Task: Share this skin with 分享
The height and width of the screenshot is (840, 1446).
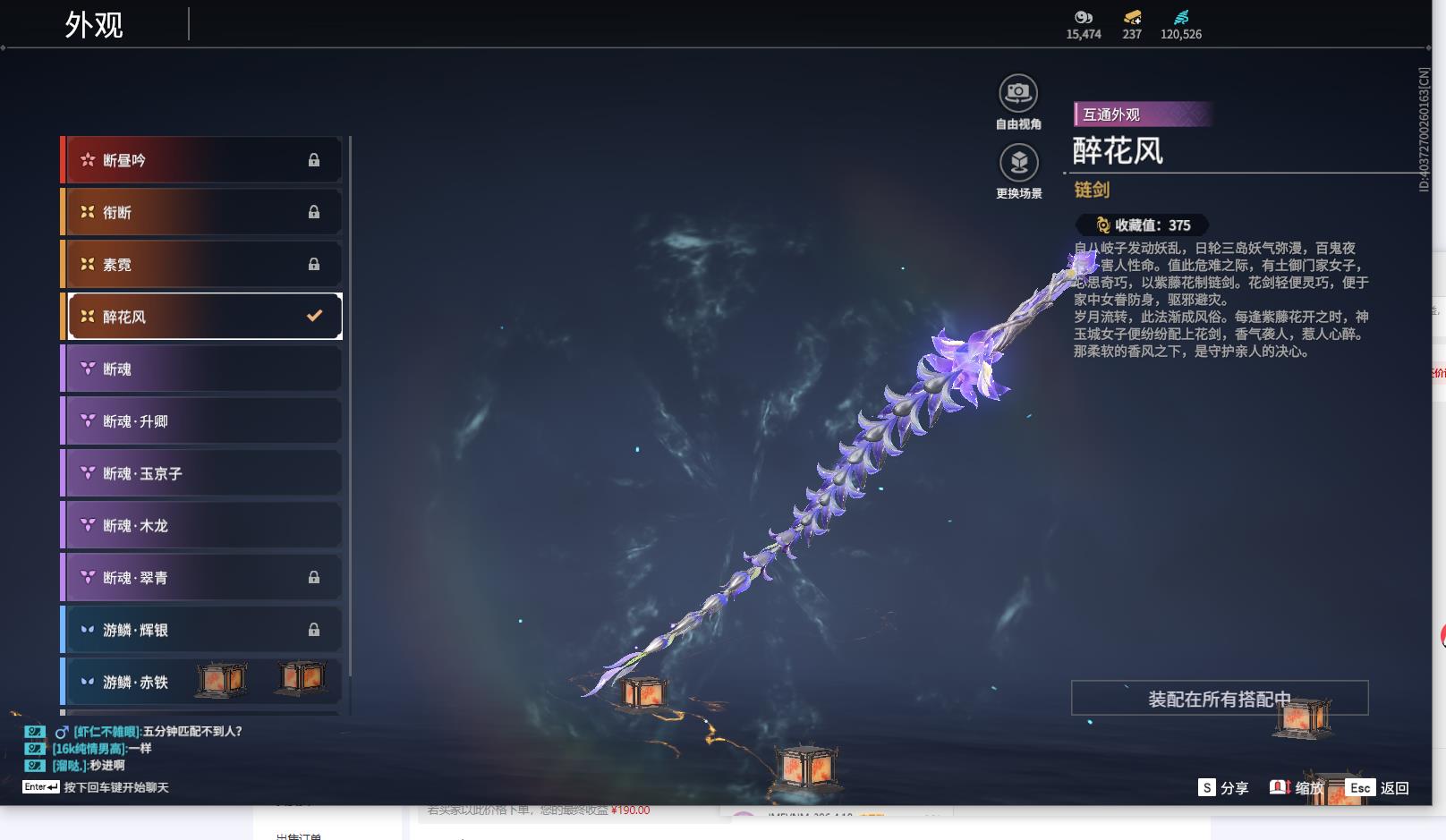Action: (x=1223, y=788)
